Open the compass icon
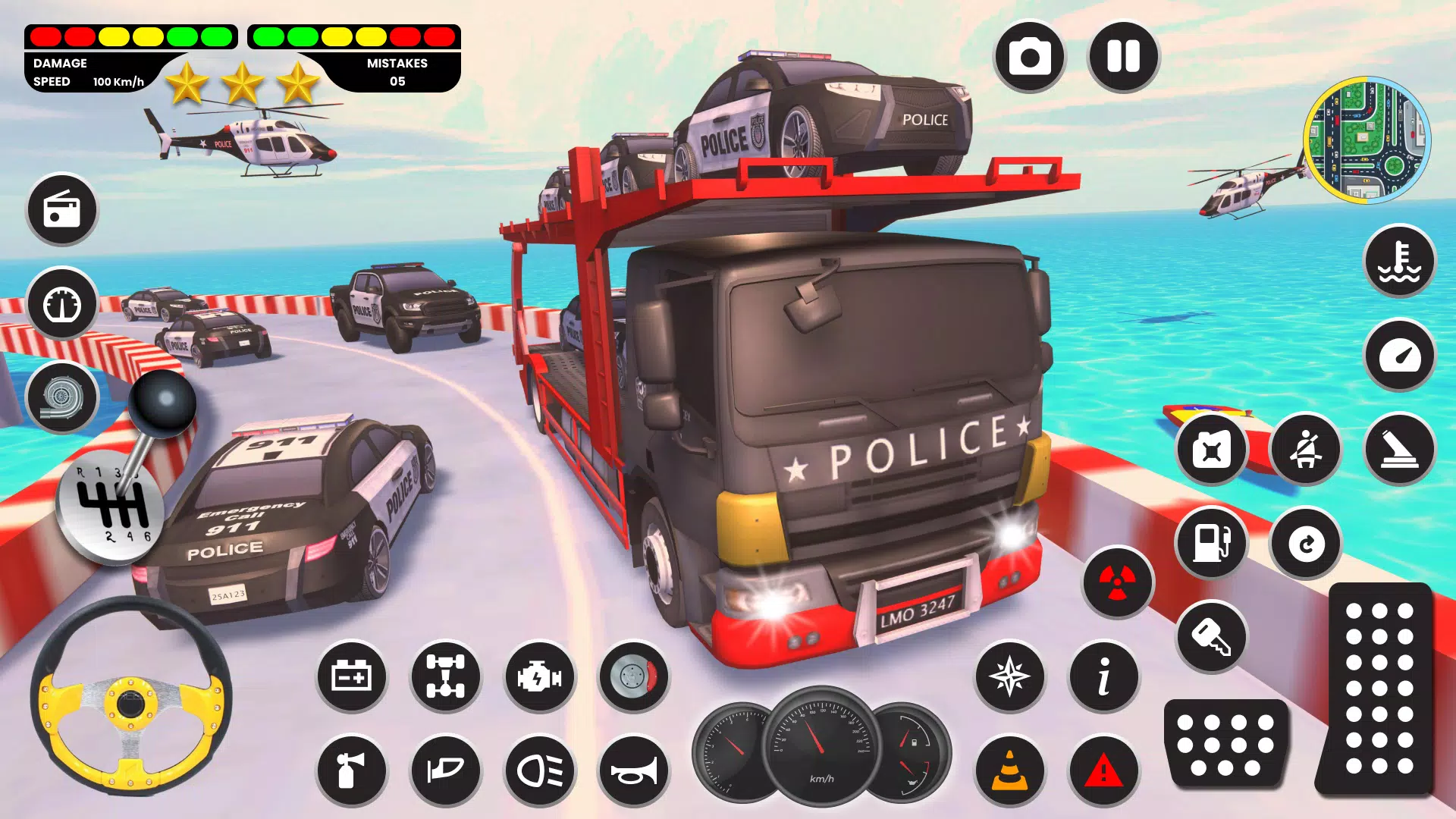Image resolution: width=1456 pixels, height=819 pixels. pyautogui.click(x=1009, y=677)
